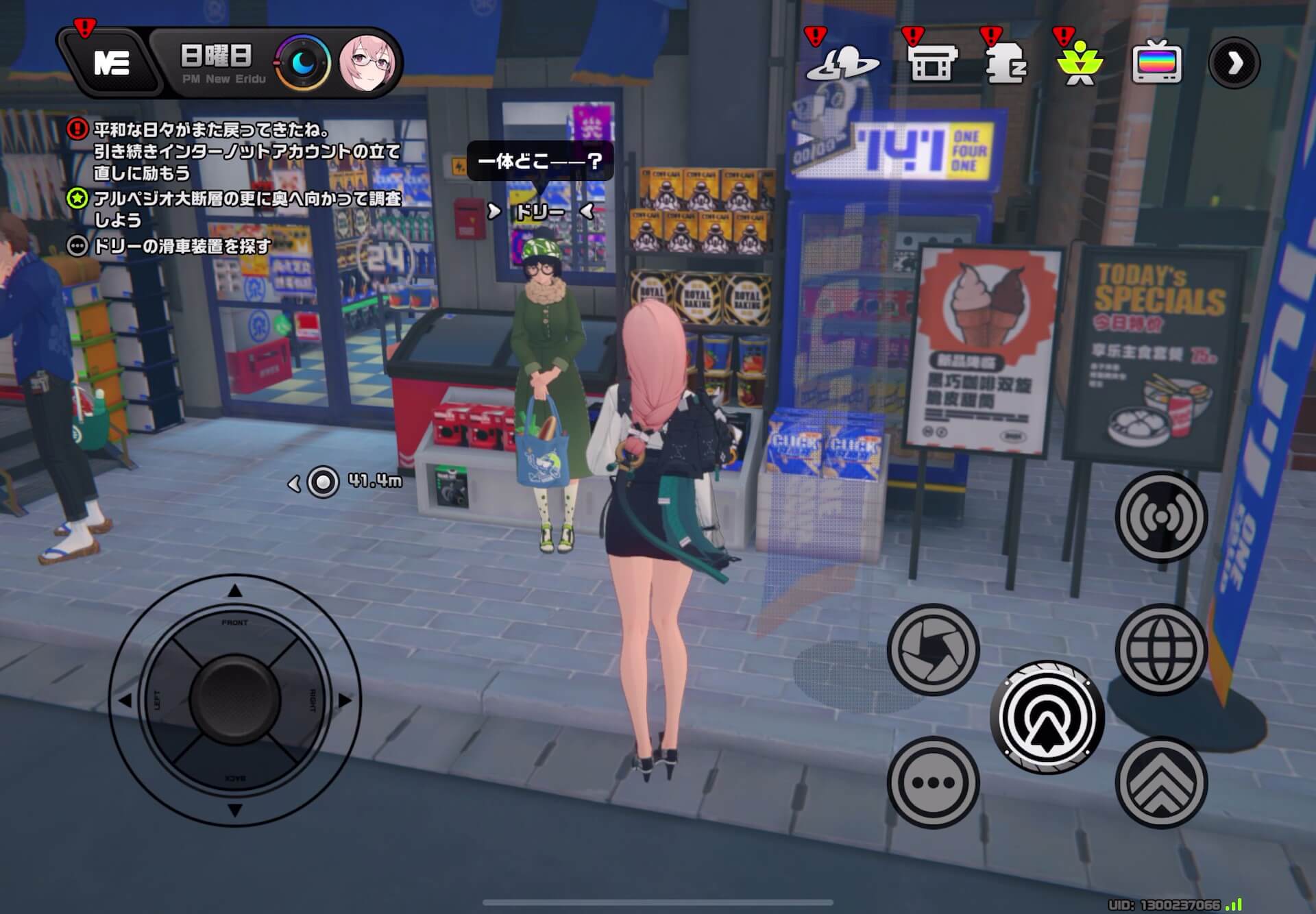This screenshot has width=1316, height=914.
Task: Open the storefront shop icon
Action: [x=933, y=64]
